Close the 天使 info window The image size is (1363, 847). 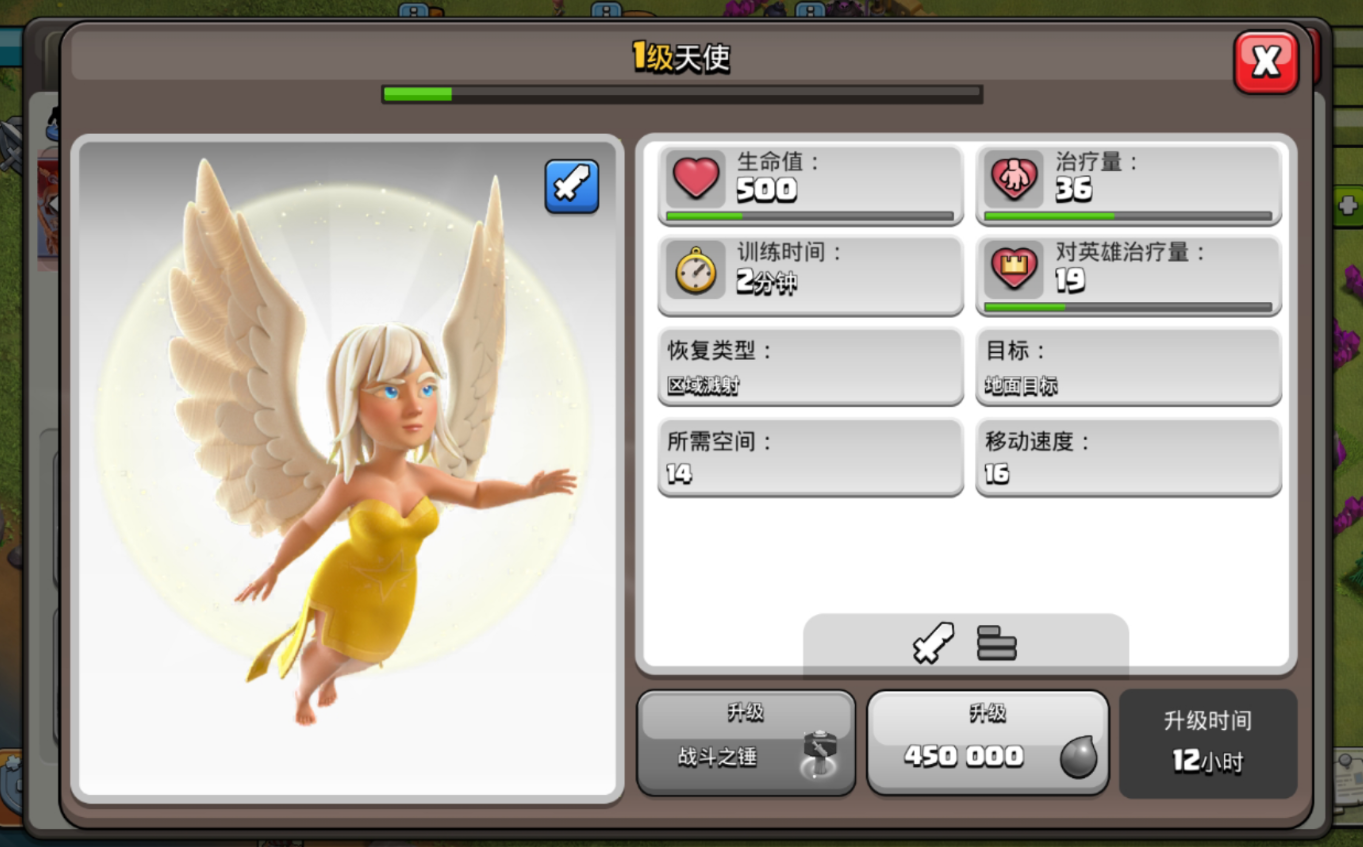coord(1265,62)
